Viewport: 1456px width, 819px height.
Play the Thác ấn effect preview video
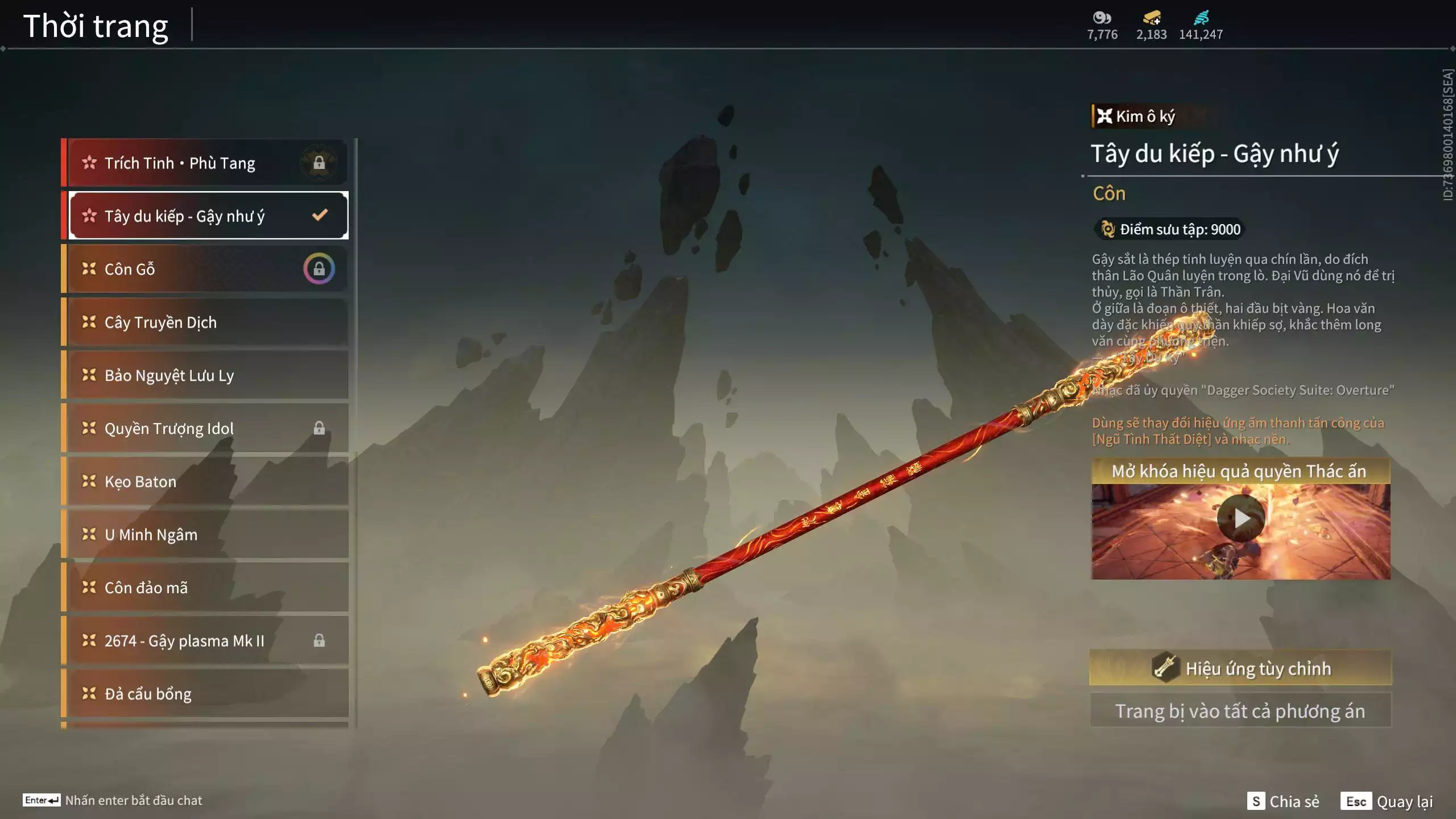point(1240,518)
